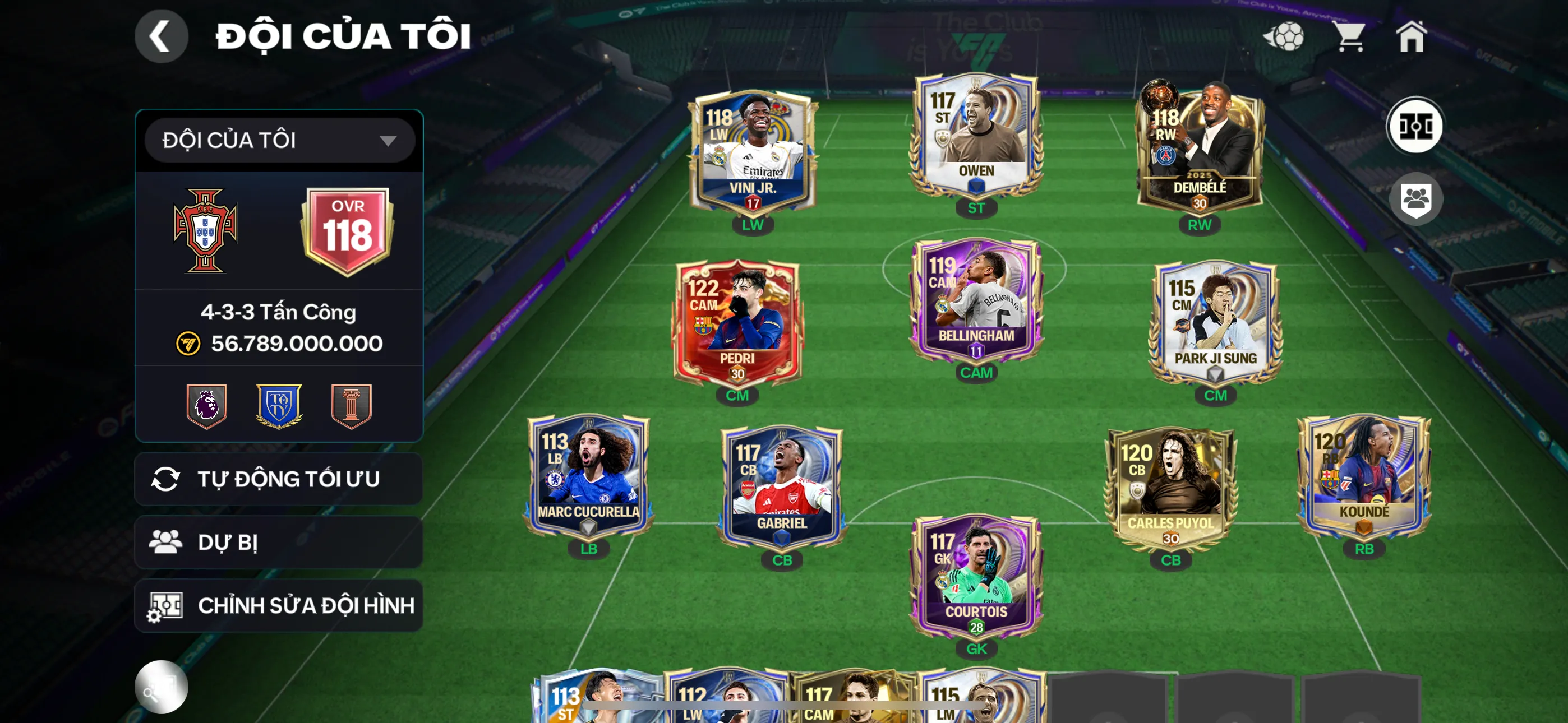Image resolution: width=1568 pixels, height=723 pixels.
Task: Select the Vini Jr. LW card
Action: (753, 152)
